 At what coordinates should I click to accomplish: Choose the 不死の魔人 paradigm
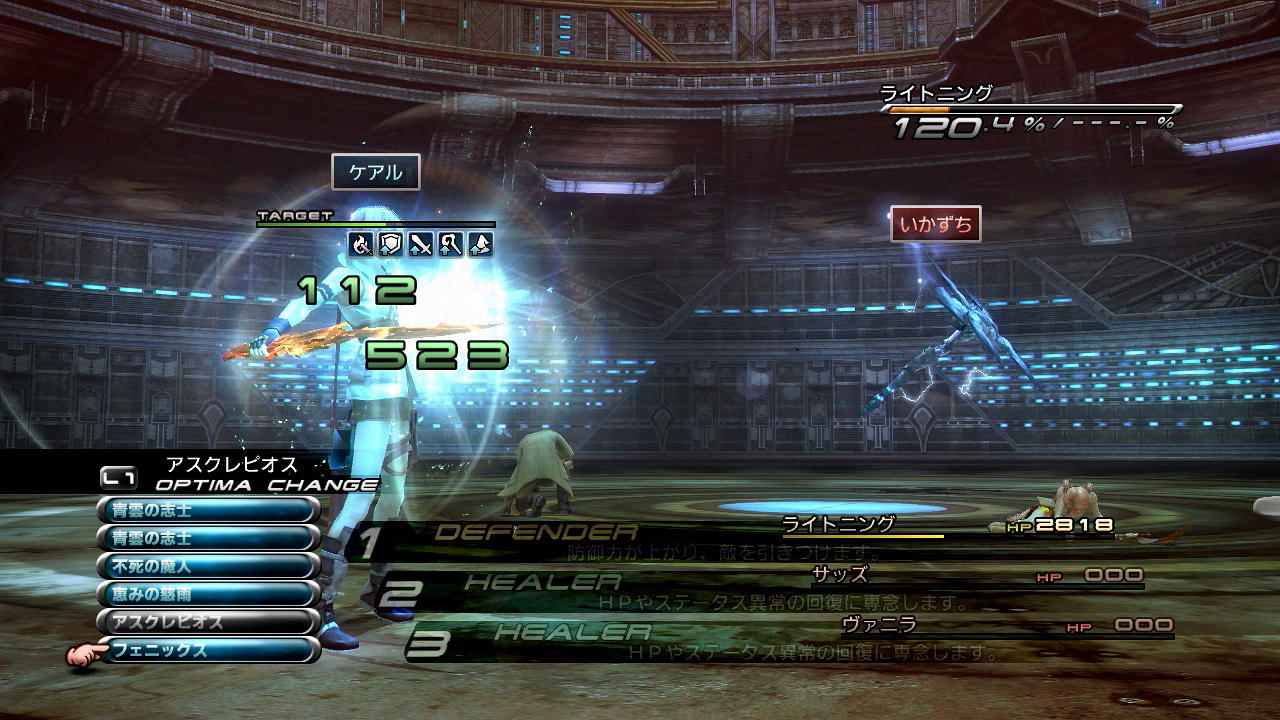(x=208, y=566)
